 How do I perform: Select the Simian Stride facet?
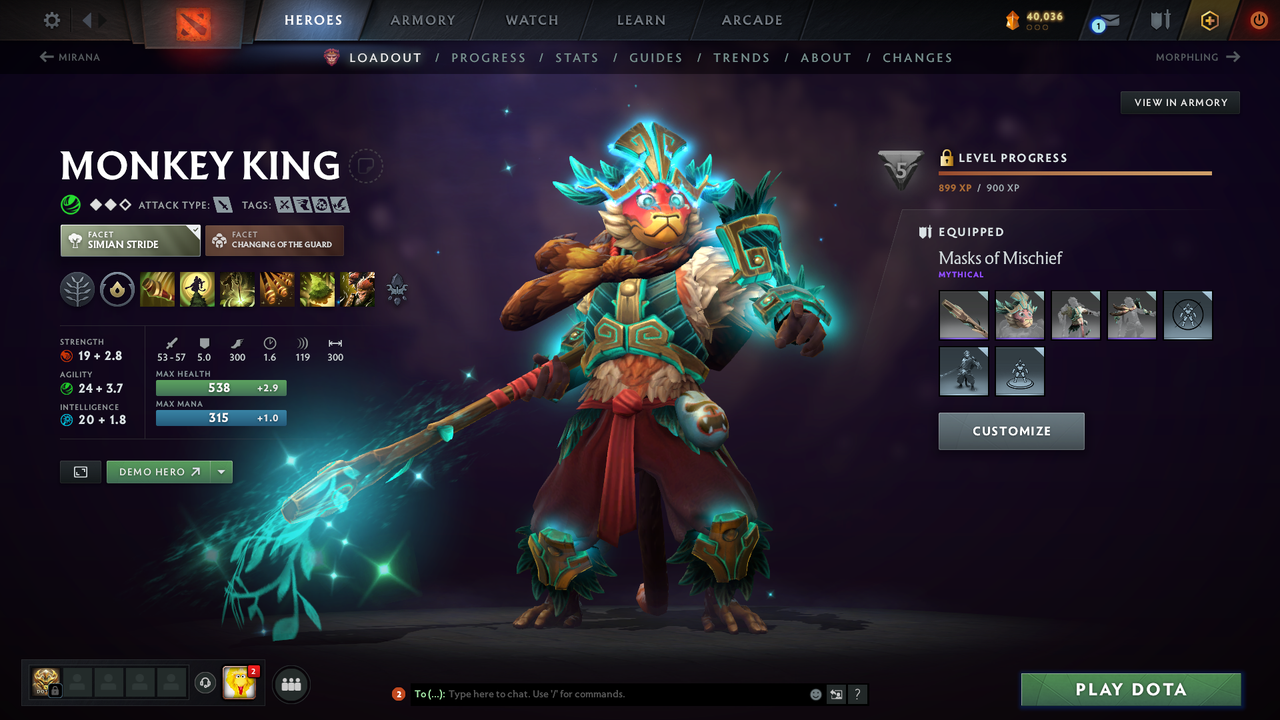pyautogui.click(x=129, y=240)
